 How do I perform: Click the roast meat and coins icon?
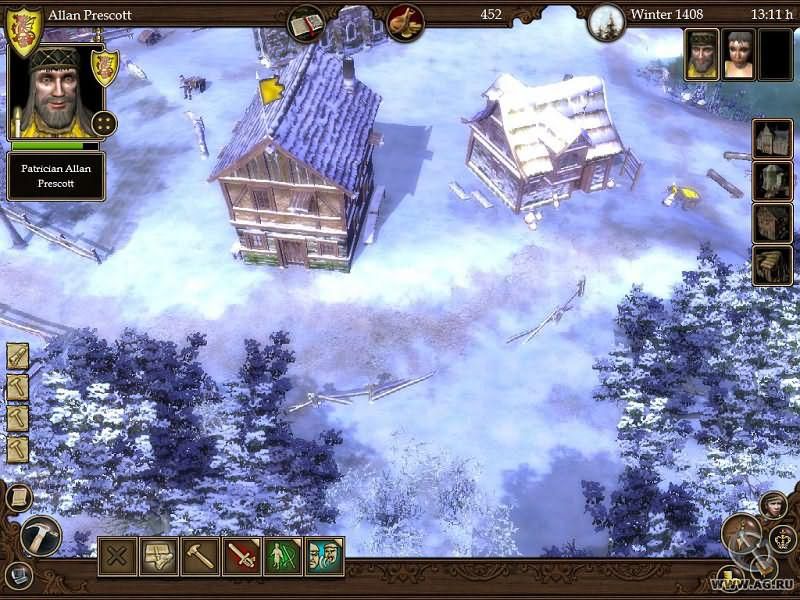405,22
